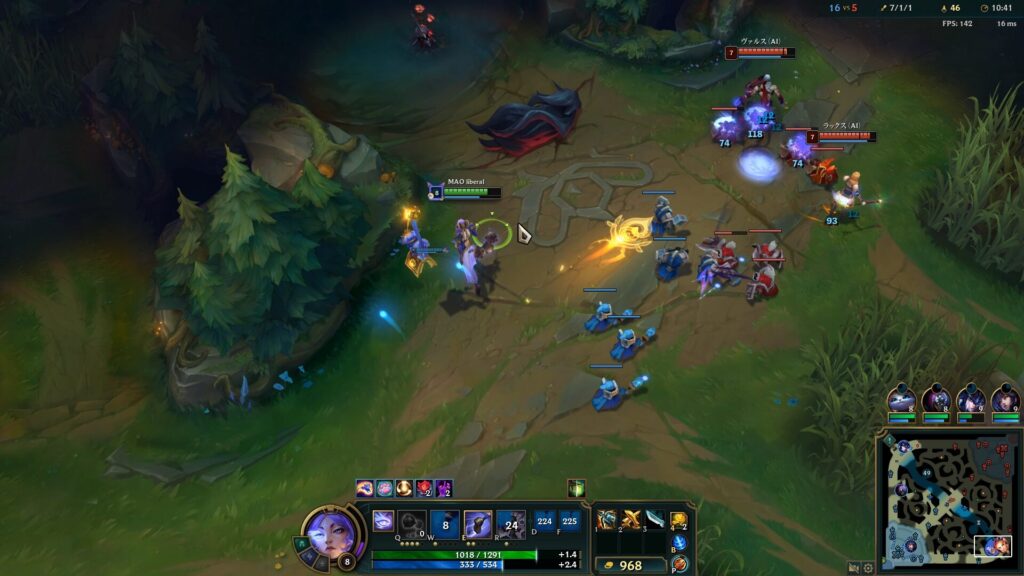Image resolution: width=1024 pixels, height=576 pixels.
Task: Click the first inventory item slot
Action: click(607, 519)
